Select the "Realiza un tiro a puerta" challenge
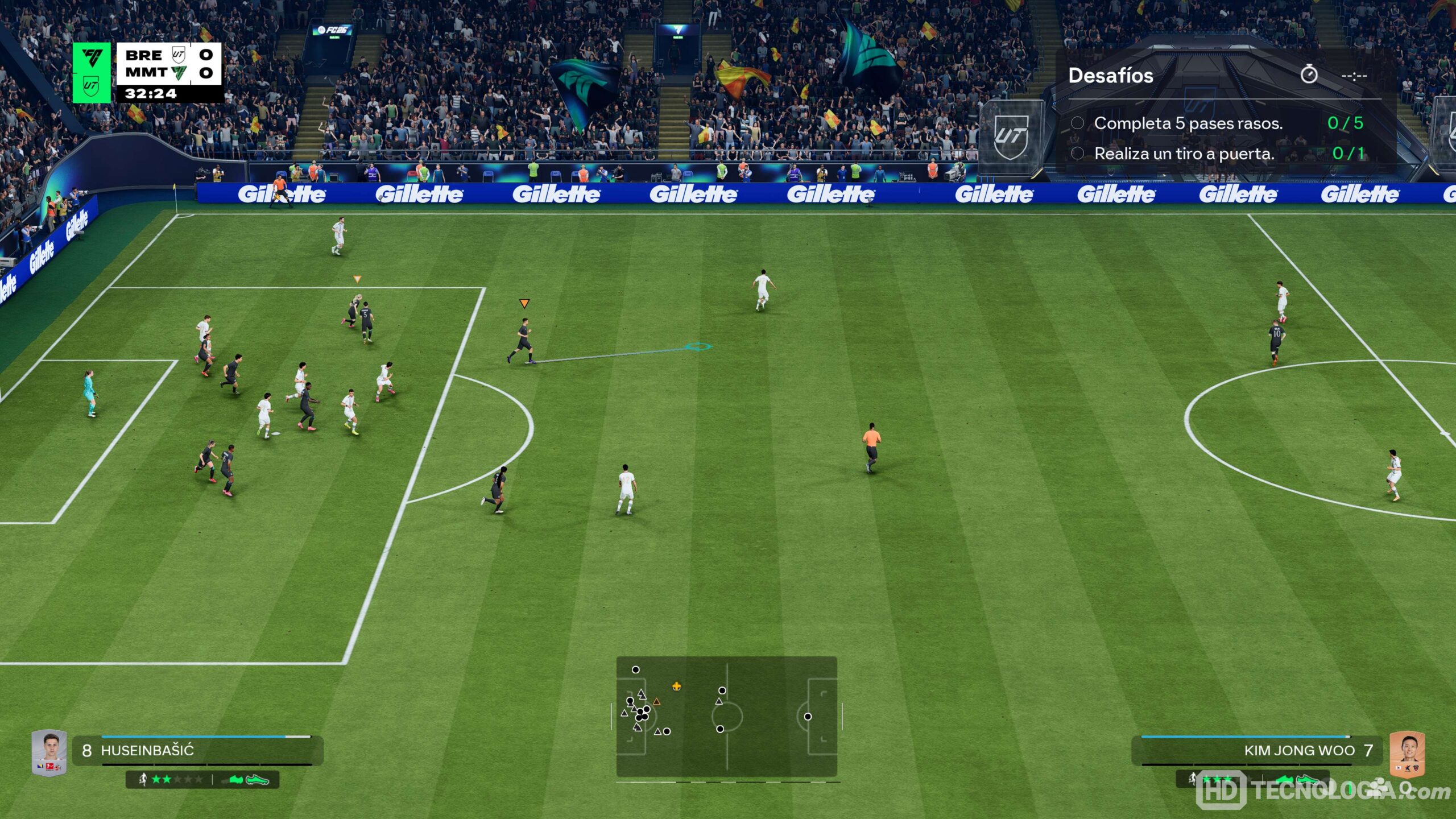The width and height of the screenshot is (1456, 819). click(1184, 154)
